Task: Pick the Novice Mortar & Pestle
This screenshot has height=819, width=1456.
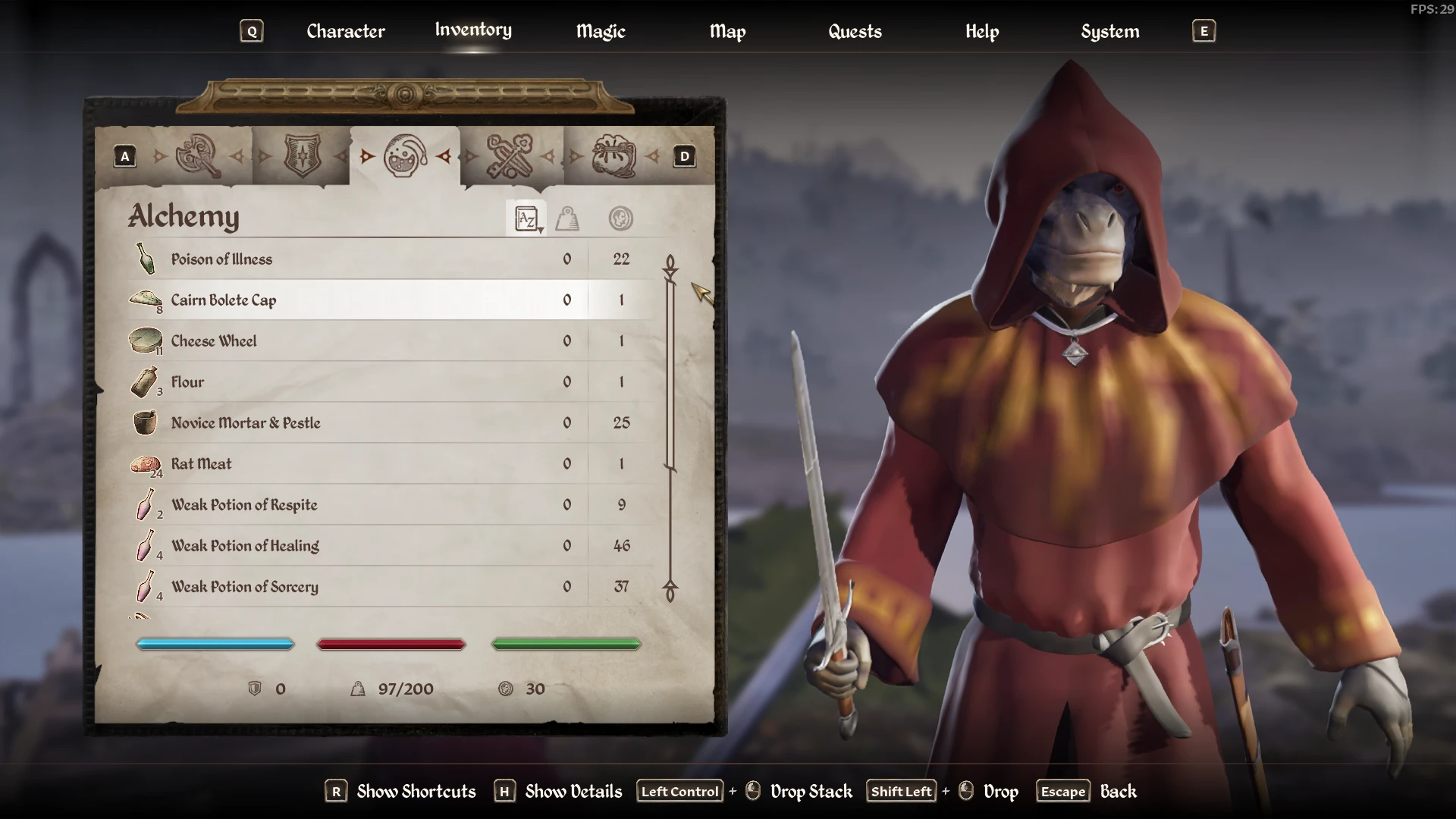Action: (246, 423)
